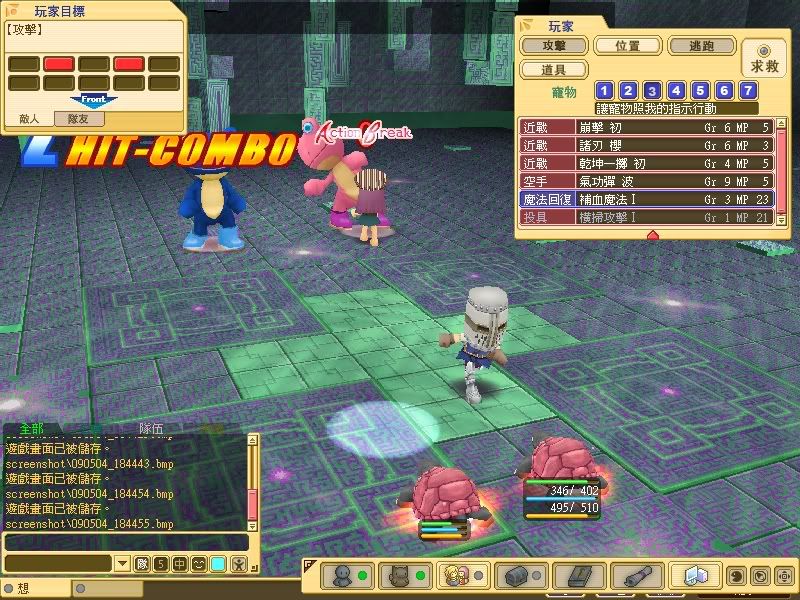The height and width of the screenshot is (600, 800).
Task: Pick the 諸刃 櫻 skill row
Action: coord(645,145)
